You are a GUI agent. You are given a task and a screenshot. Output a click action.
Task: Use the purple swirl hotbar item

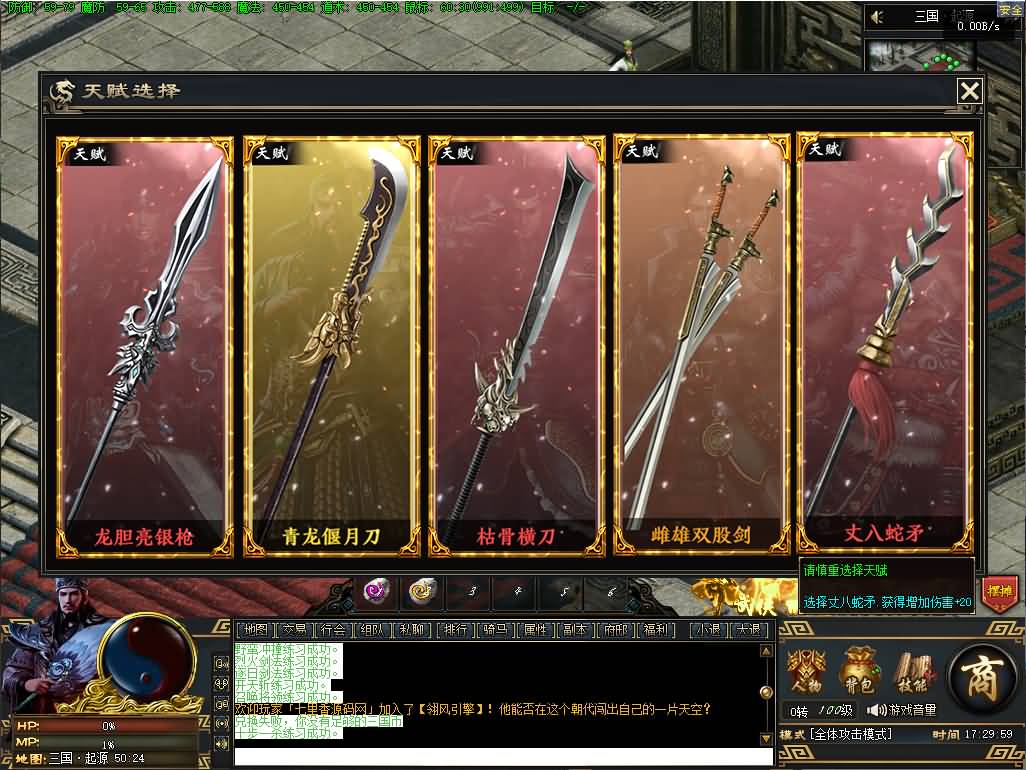coord(376,592)
